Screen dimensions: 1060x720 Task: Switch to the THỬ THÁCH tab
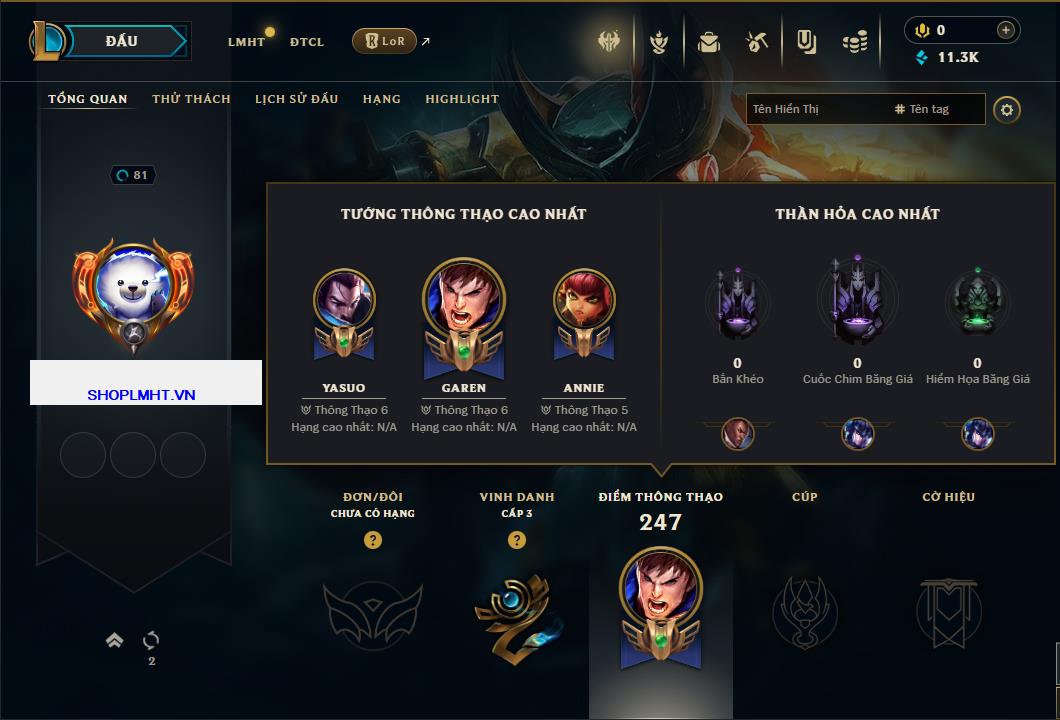tap(191, 99)
